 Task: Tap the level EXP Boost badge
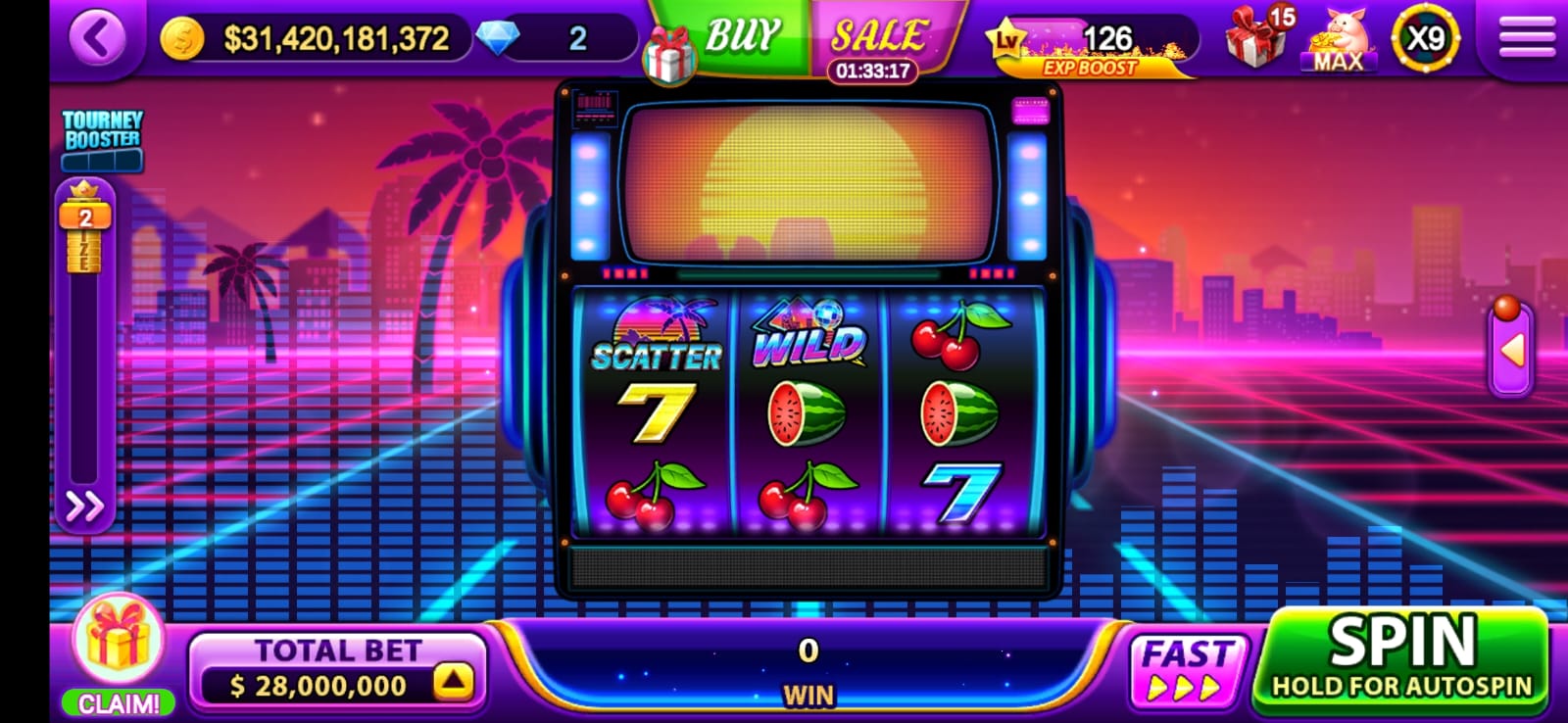1088,44
